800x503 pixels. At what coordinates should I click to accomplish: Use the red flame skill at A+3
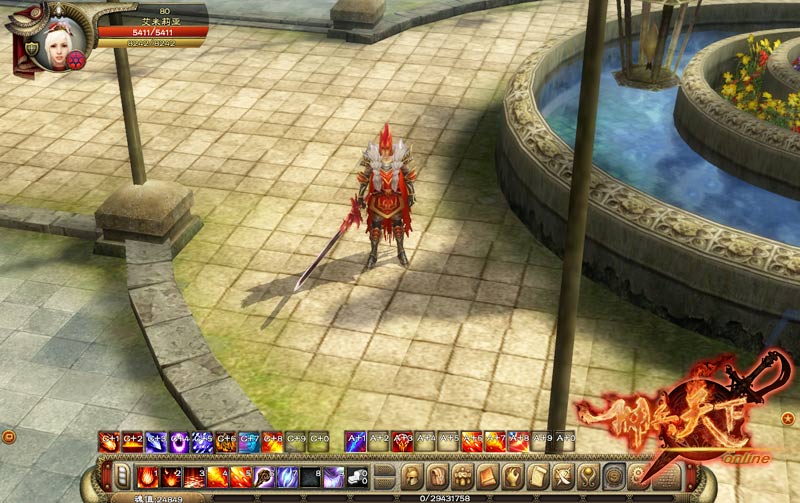point(402,441)
